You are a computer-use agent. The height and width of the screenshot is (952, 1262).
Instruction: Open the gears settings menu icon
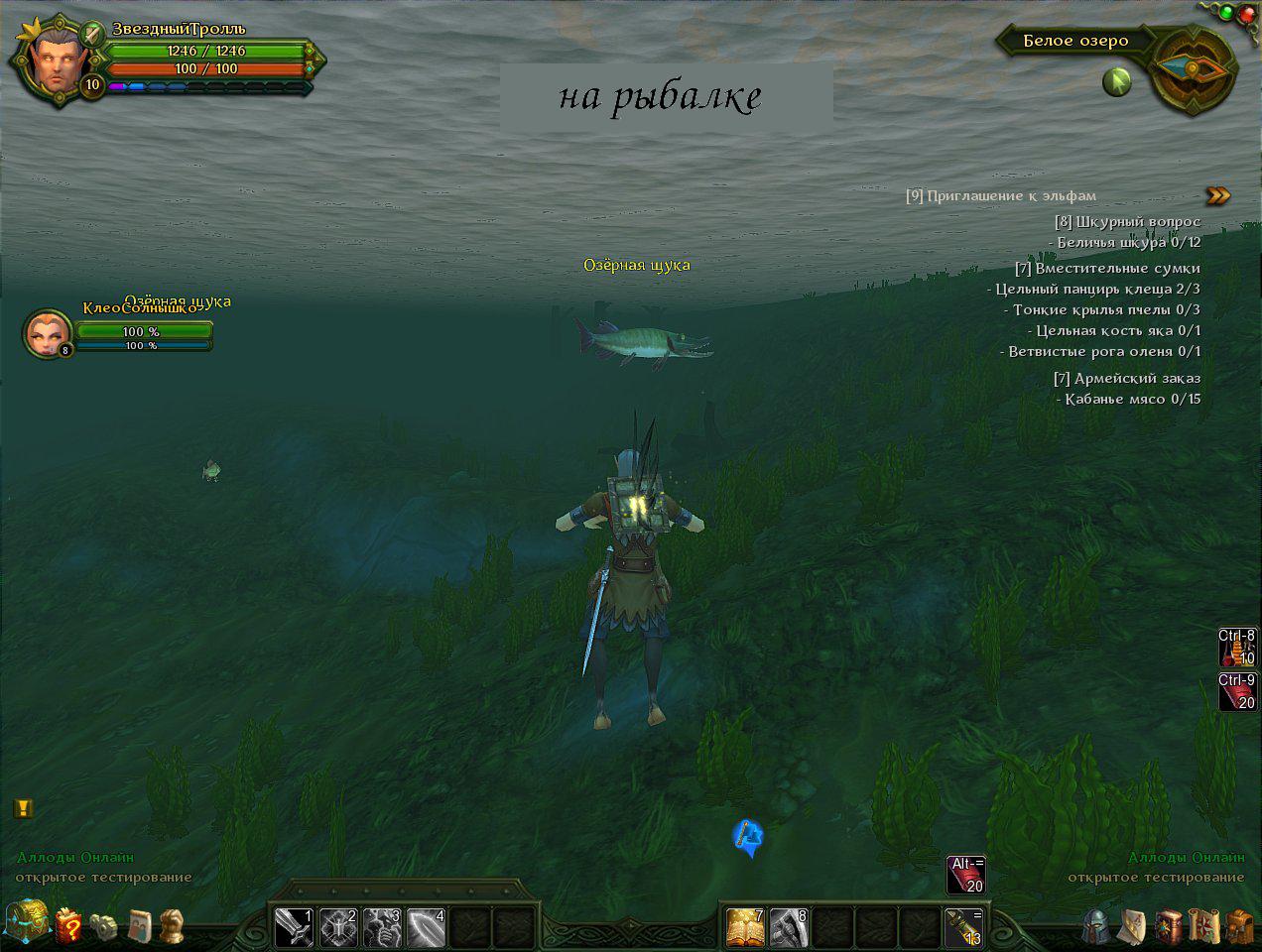tap(104, 926)
